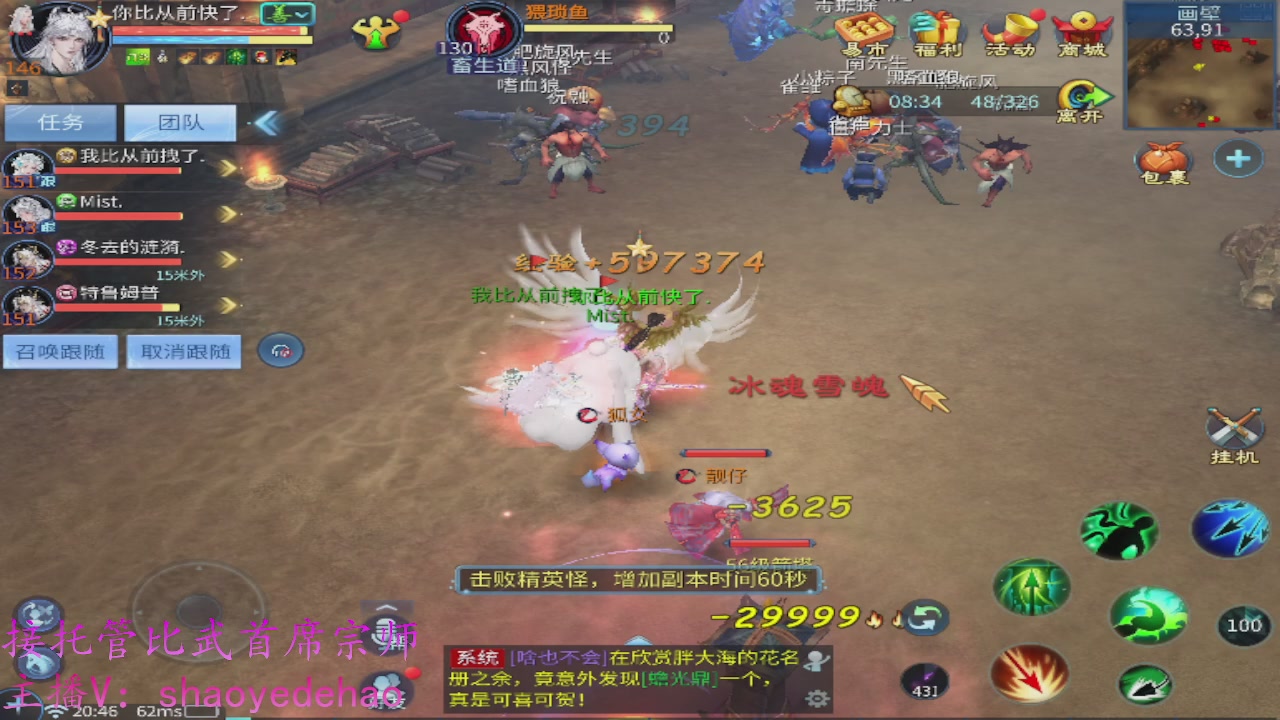
Task: Toggle the voice chat headset
Action: 280,351
